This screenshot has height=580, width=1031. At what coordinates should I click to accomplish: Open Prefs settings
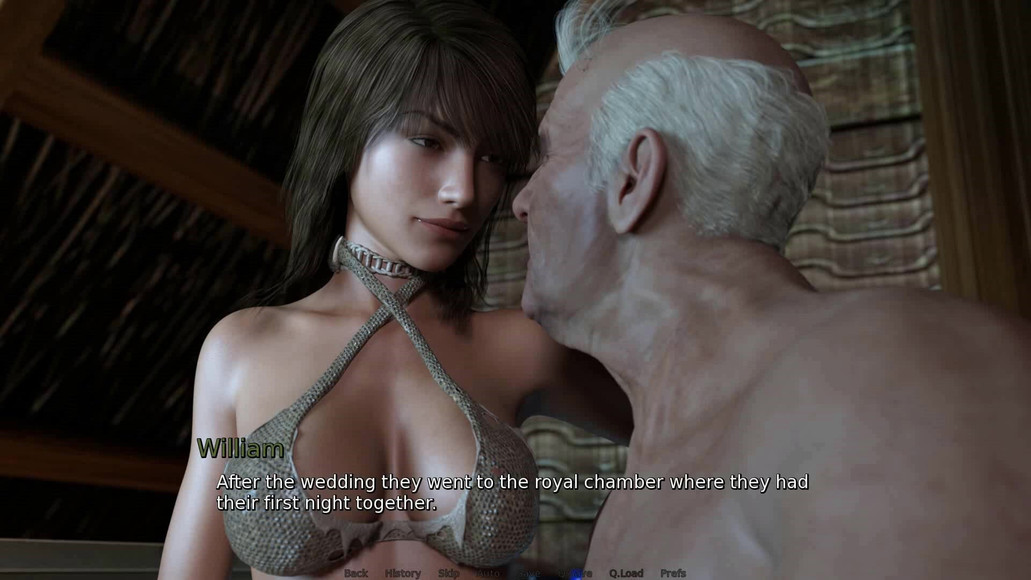point(673,573)
